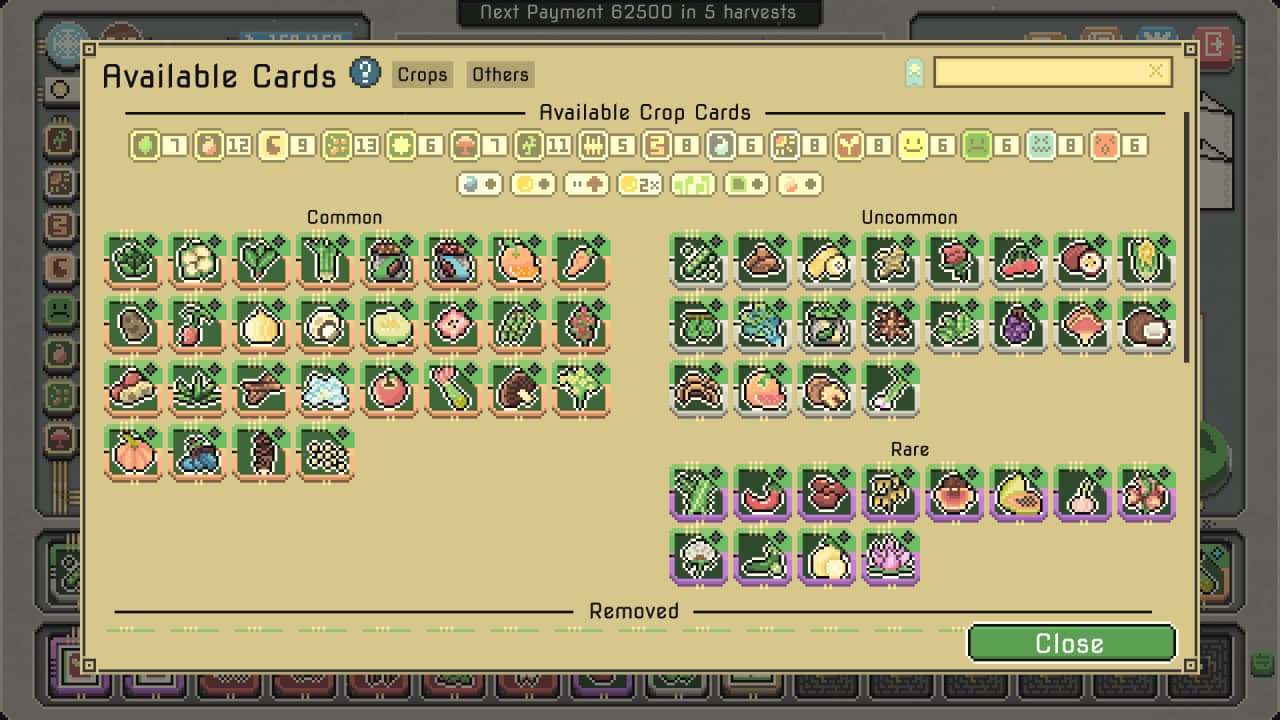This screenshot has width=1280, height=720.
Task: Close the Available Cards window
Action: pos(1071,643)
